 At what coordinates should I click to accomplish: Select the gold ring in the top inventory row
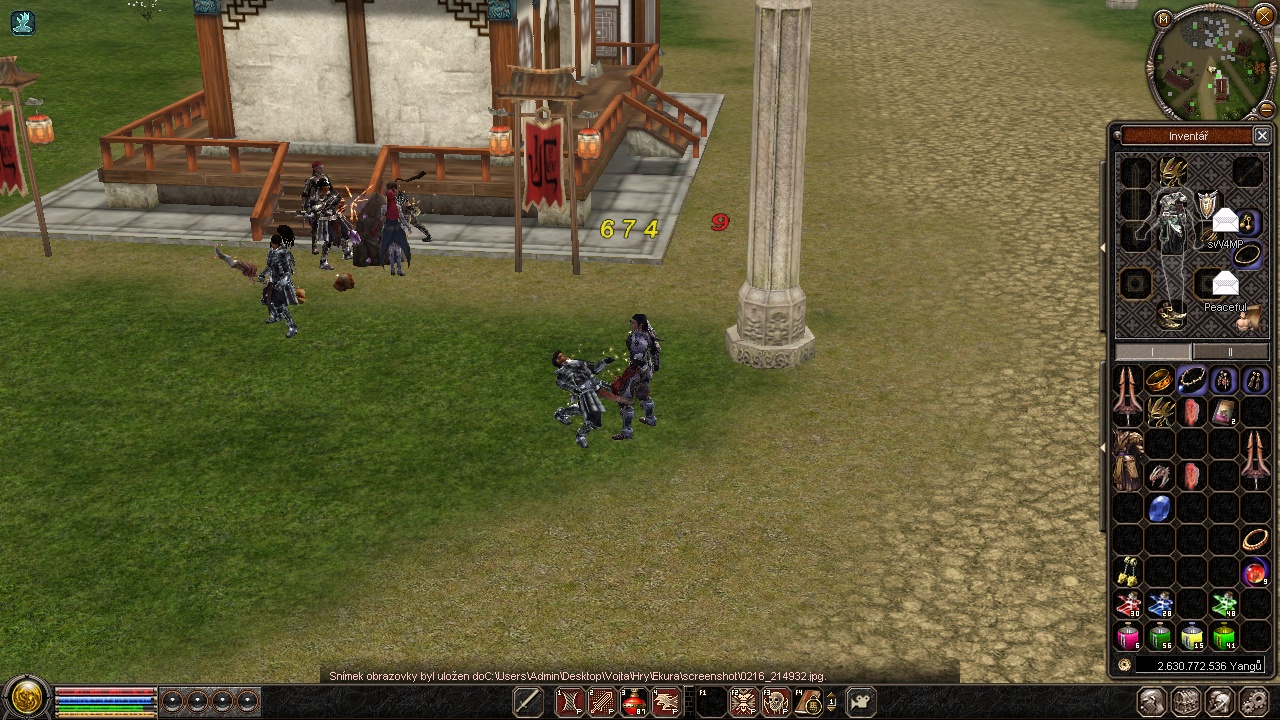point(1159,381)
